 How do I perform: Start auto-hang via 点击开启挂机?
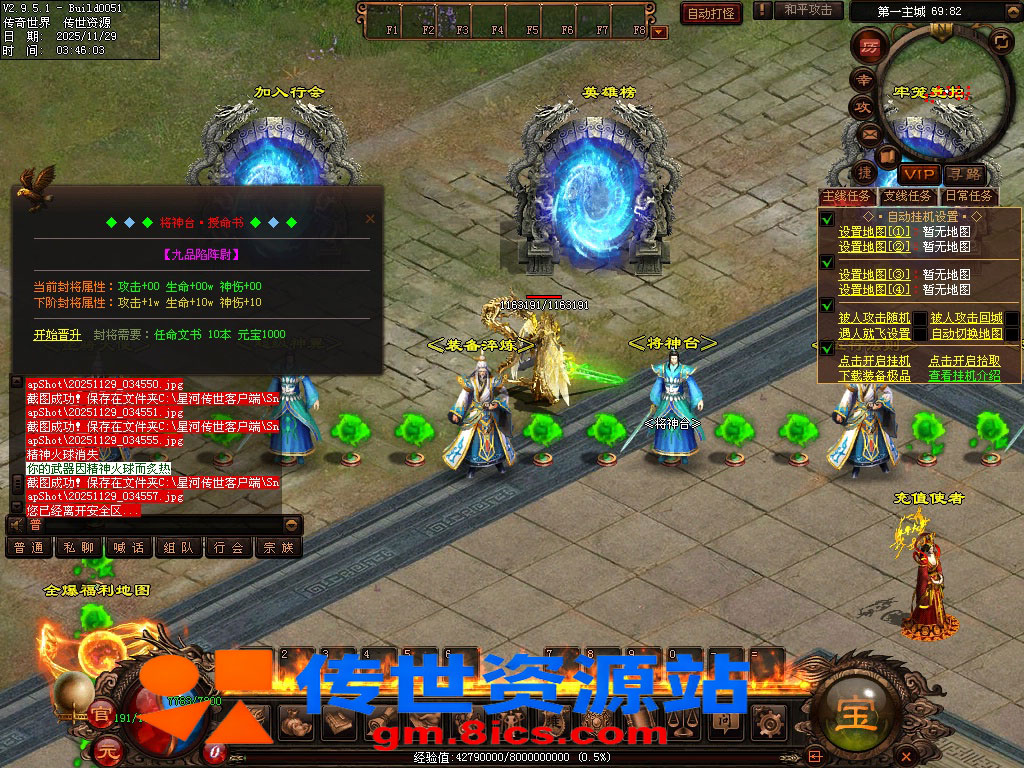click(x=874, y=361)
